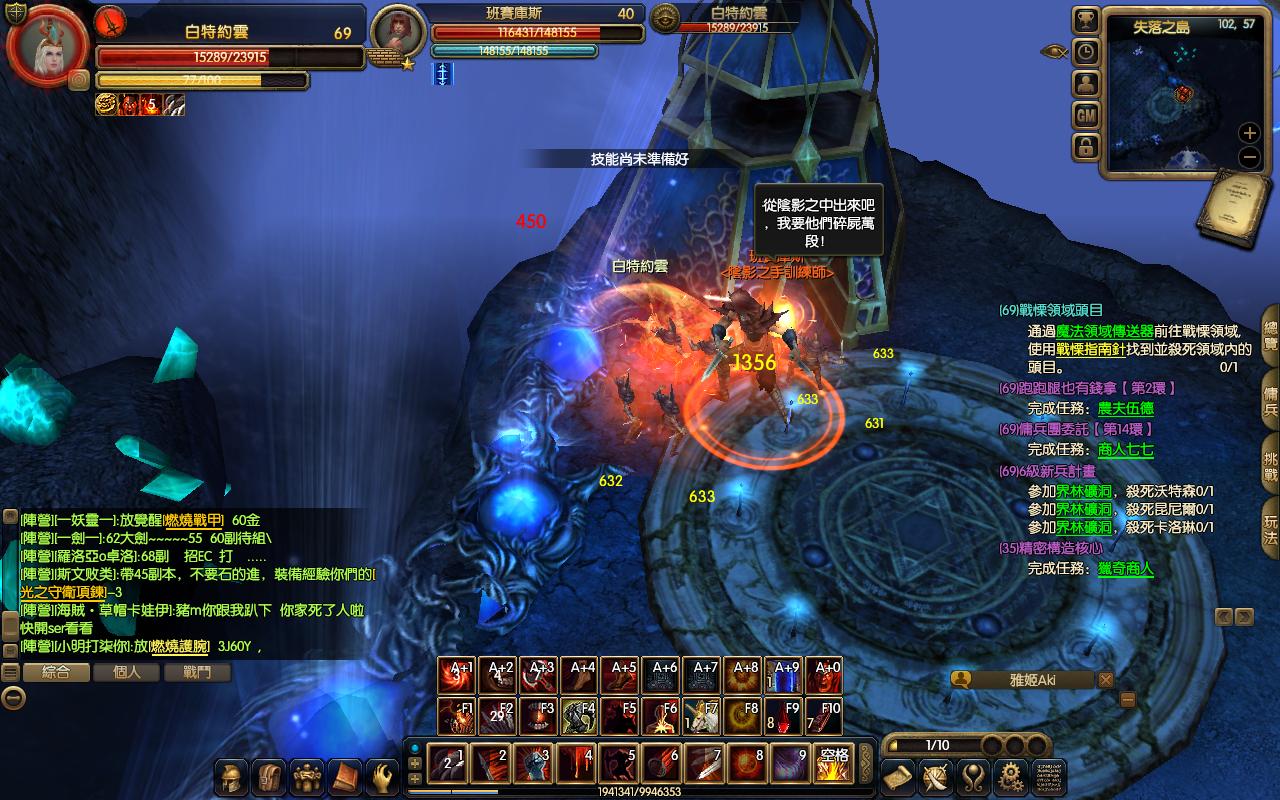Open the 總覽 side tab
This screenshot has height=800, width=1280.
point(1270,335)
